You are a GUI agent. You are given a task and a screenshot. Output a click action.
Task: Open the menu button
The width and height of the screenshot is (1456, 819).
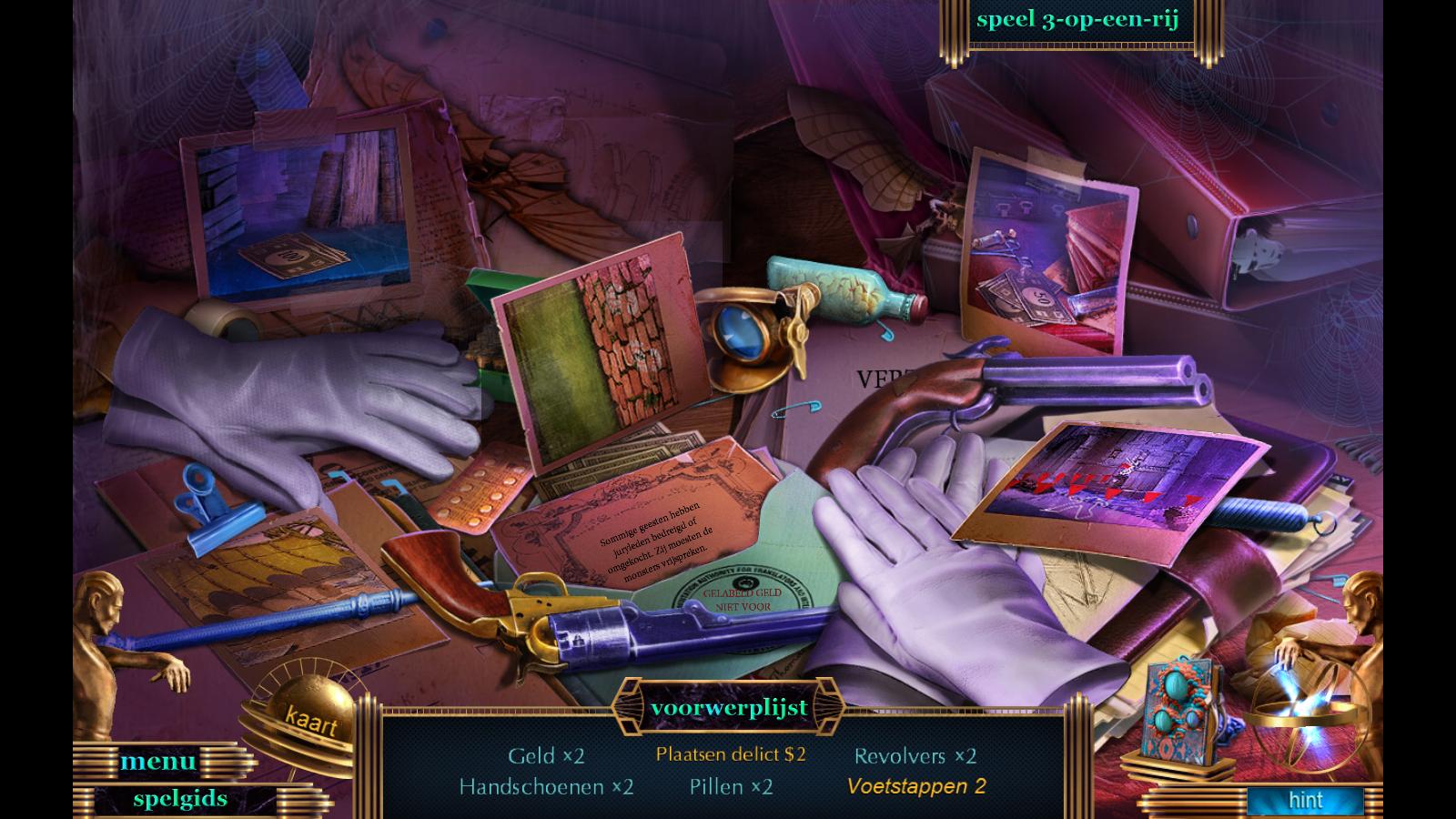pos(157,761)
